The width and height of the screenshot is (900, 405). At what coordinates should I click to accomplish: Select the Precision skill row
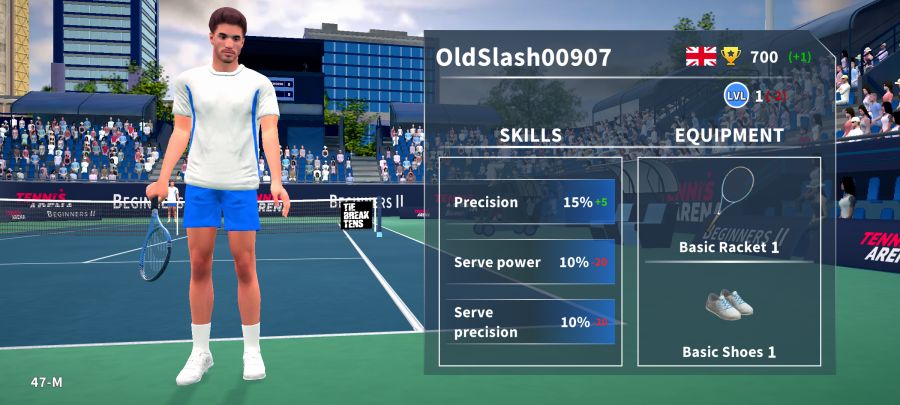click(531, 202)
